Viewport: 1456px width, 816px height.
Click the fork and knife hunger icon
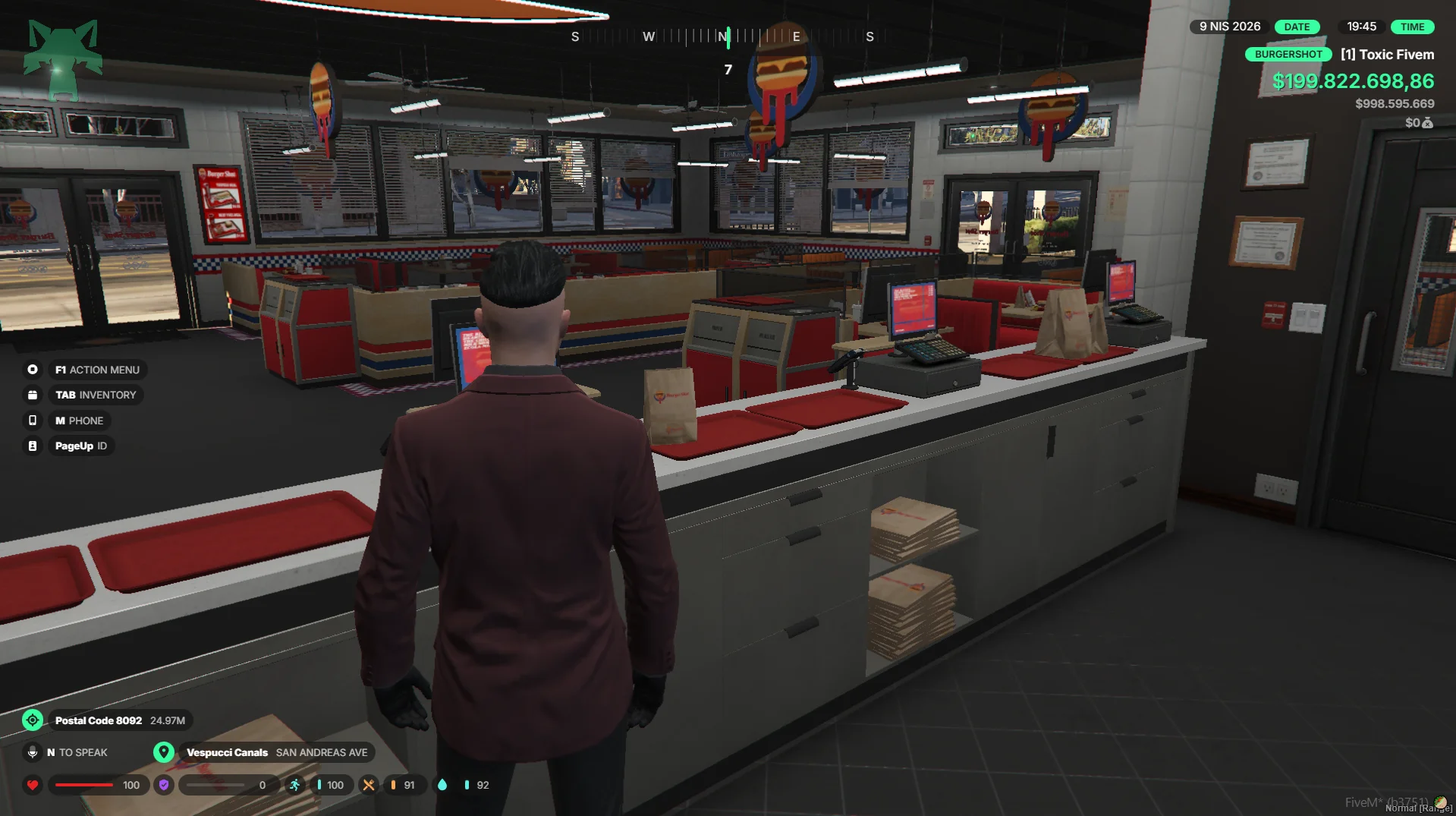point(369,785)
